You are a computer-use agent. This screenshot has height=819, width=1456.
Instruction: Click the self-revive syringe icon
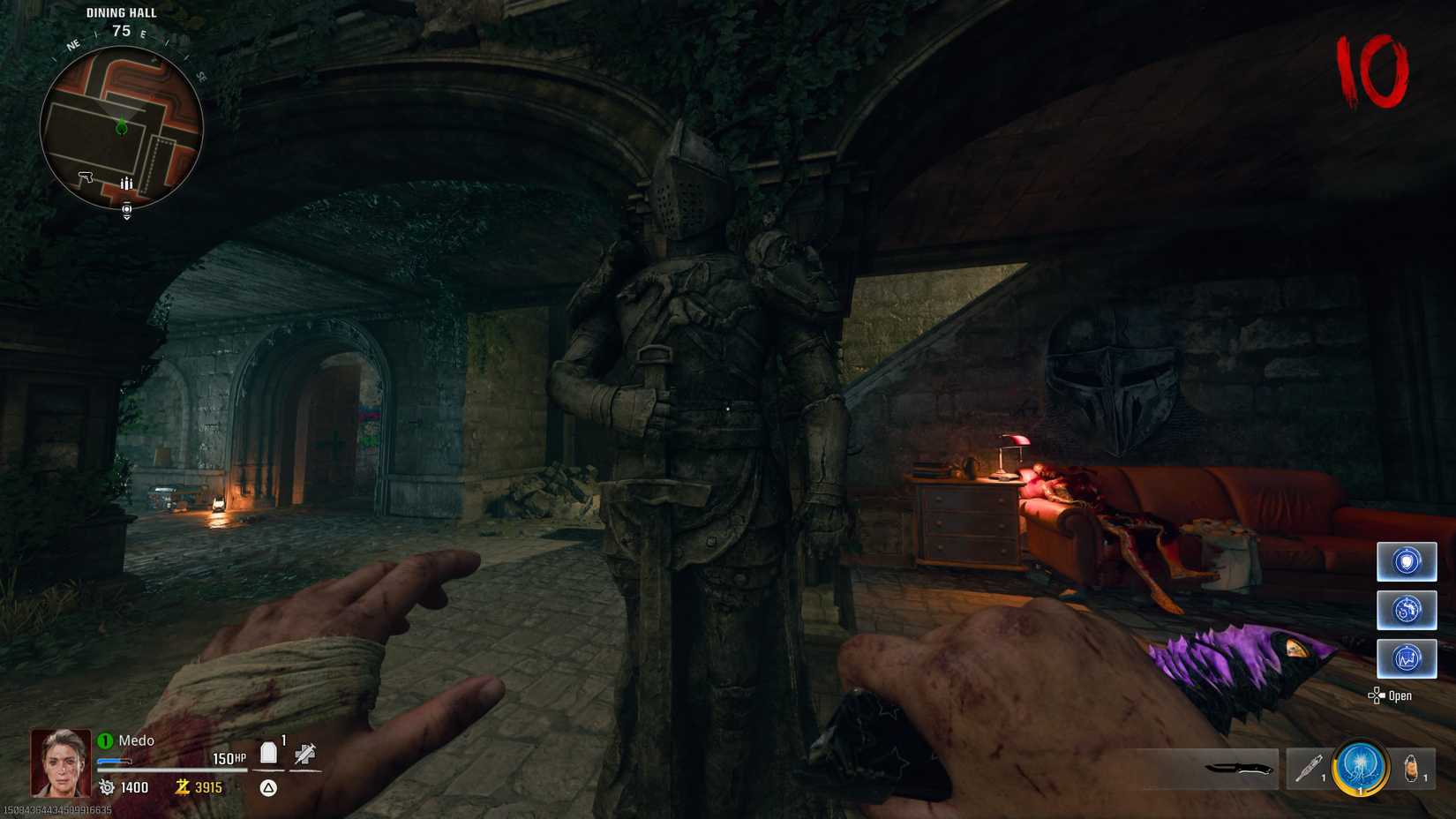click(305, 755)
